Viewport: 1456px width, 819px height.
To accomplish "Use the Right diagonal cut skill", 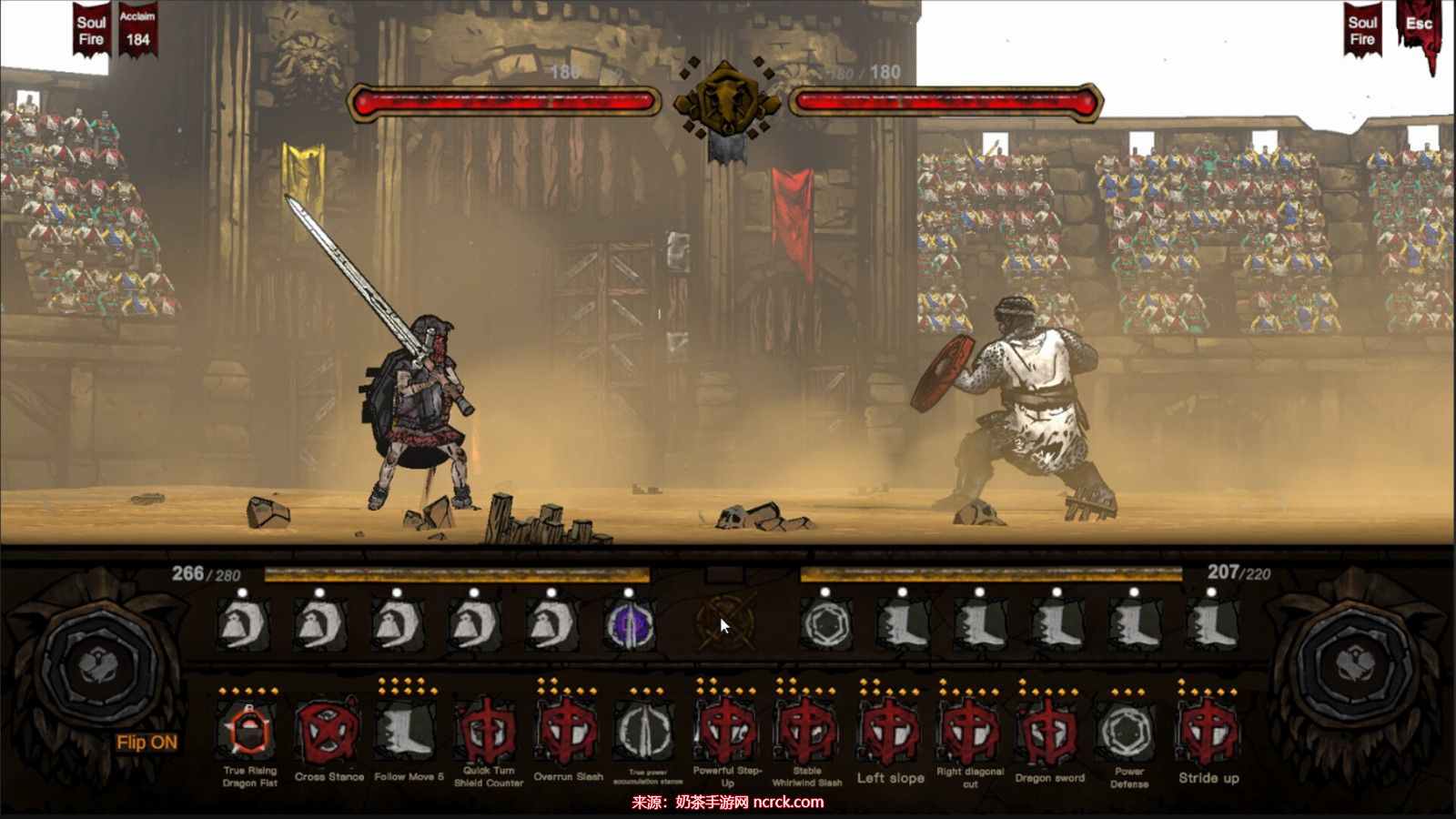I will coord(970,733).
